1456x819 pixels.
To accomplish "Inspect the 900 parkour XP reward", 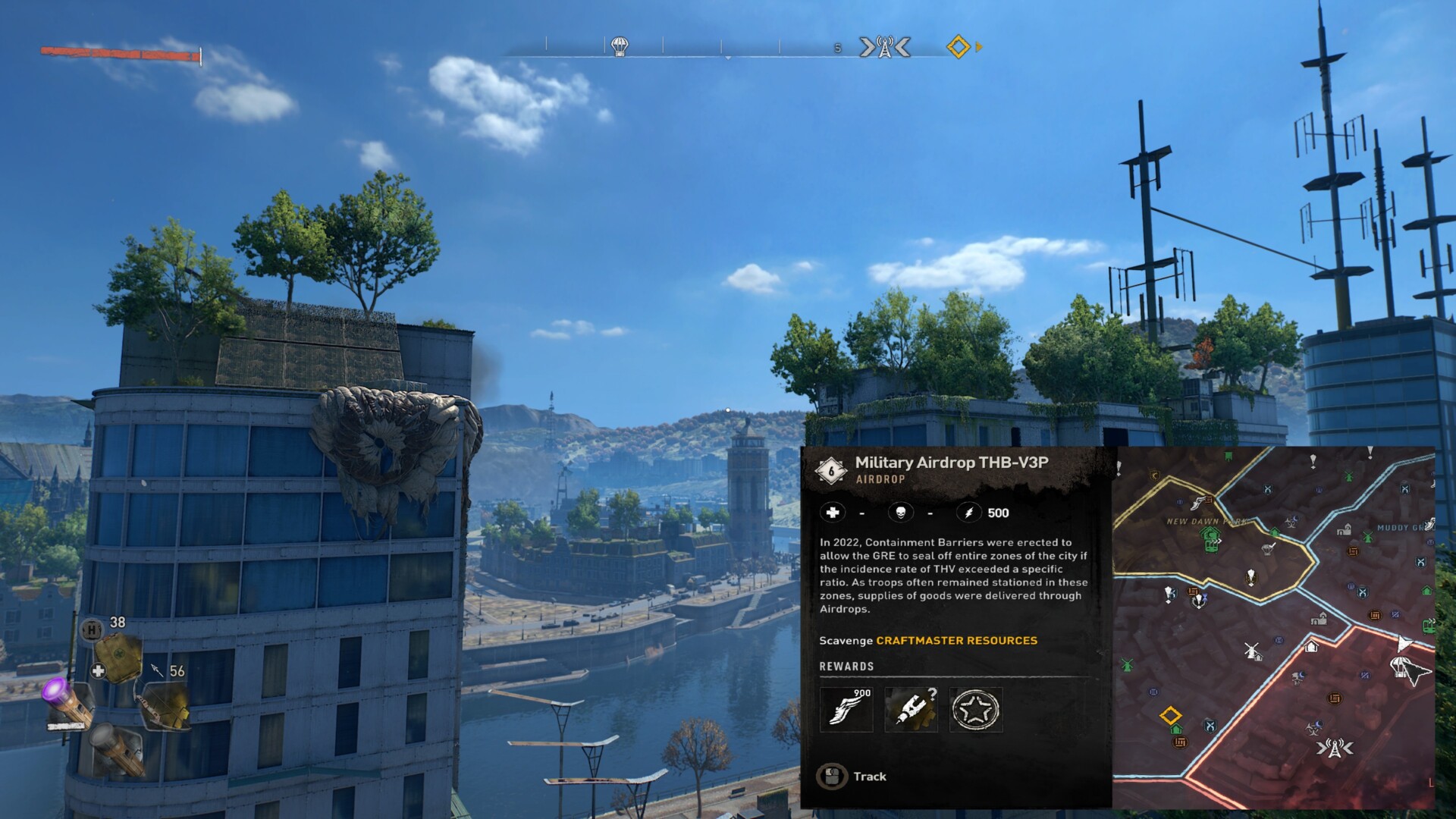I will [x=846, y=710].
